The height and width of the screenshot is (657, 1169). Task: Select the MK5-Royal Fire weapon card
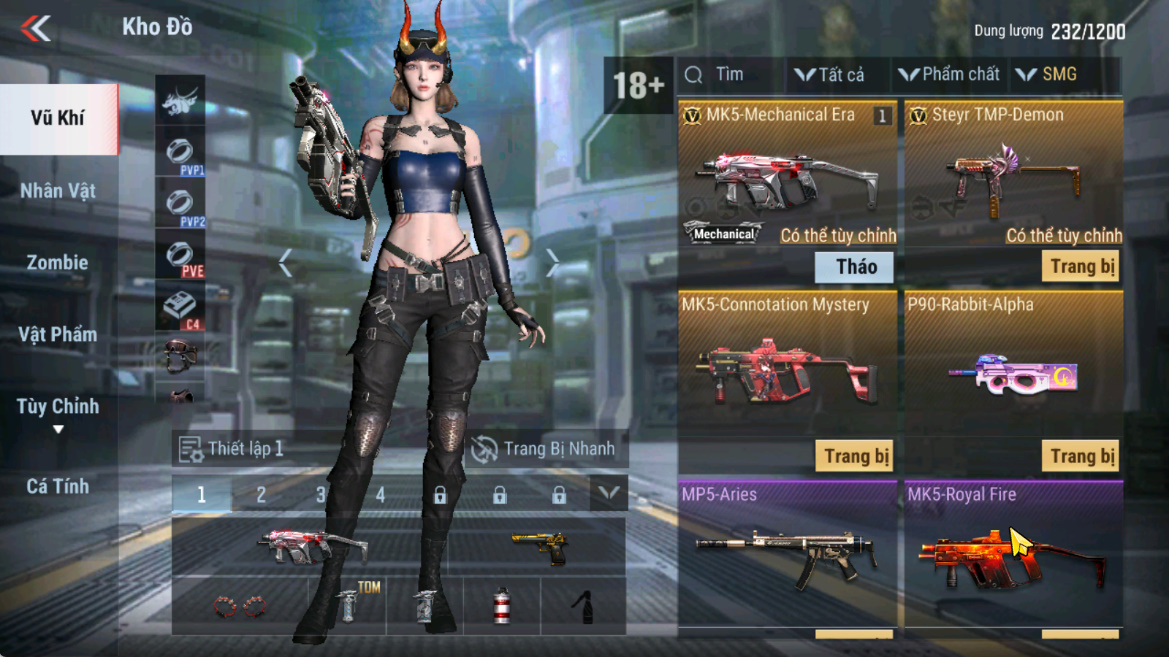coord(1013,555)
